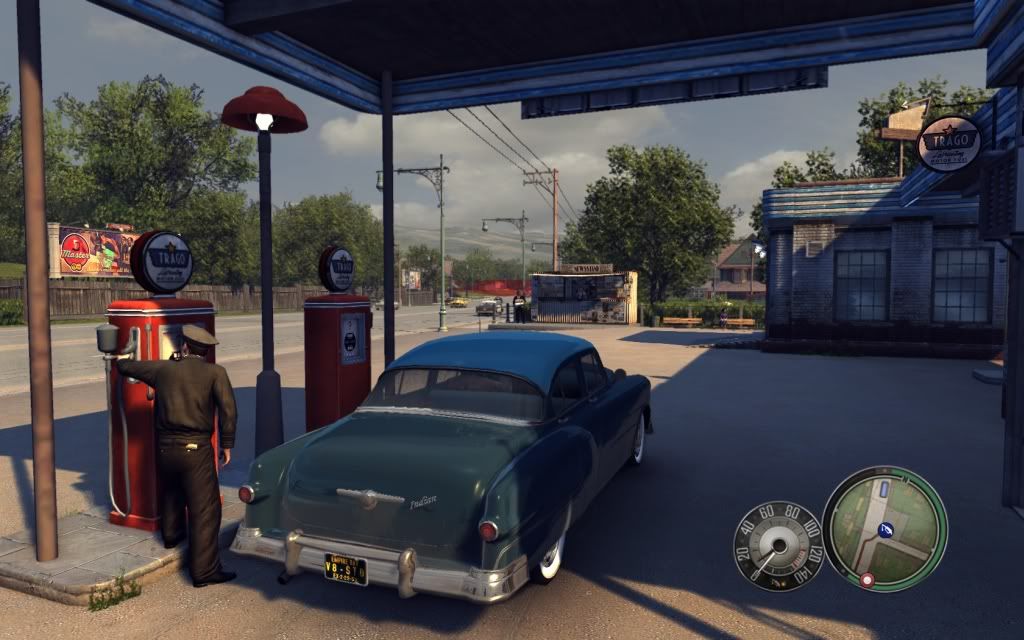Select the blue gas pump marker on minimap
1024x640 pixels.
pos(885,530)
